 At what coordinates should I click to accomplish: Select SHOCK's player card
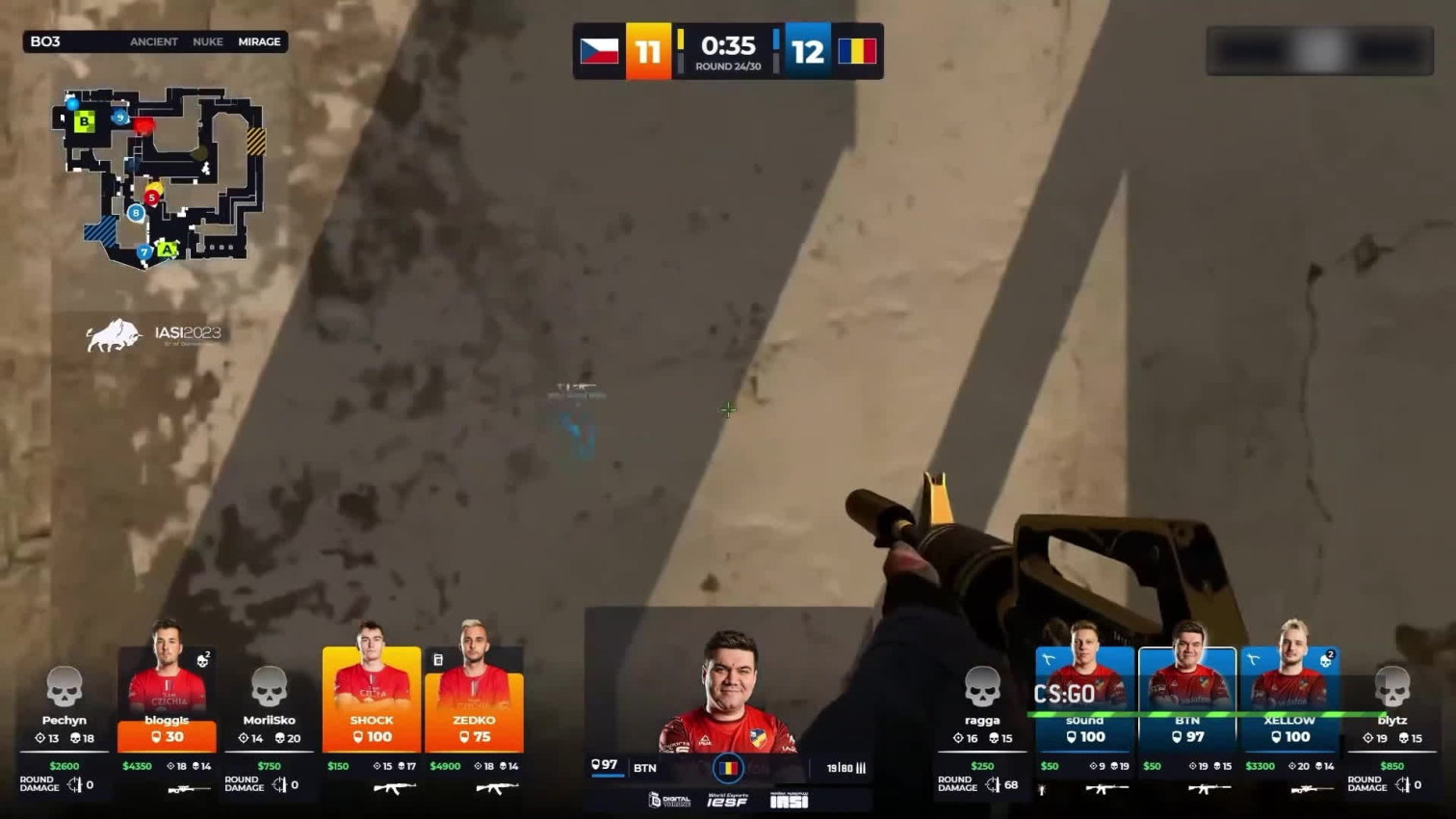372,699
